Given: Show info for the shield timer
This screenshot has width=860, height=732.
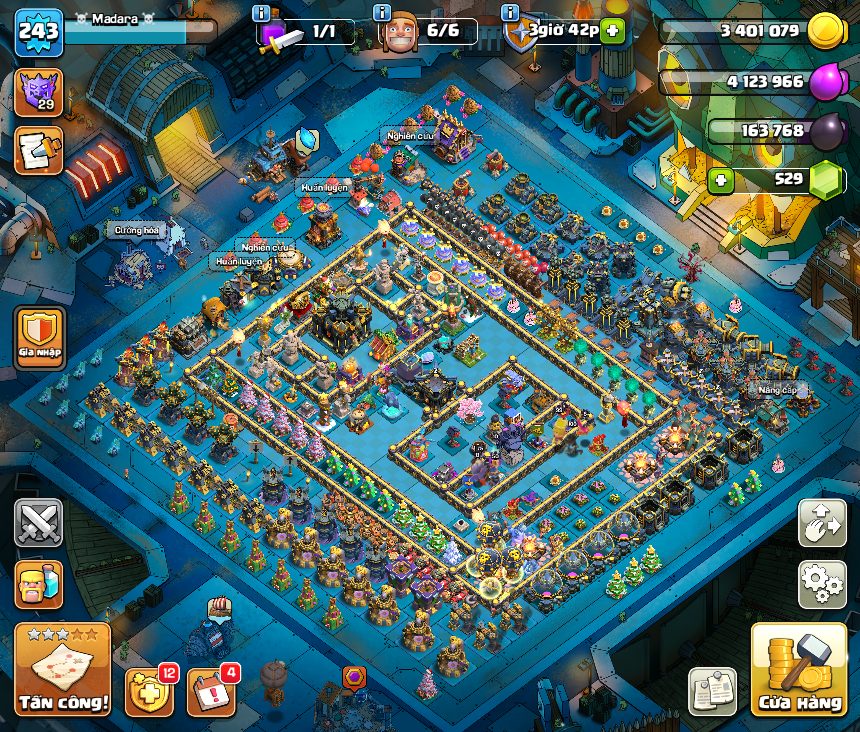Looking at the screenshot, I should click(x=510, y=13).
